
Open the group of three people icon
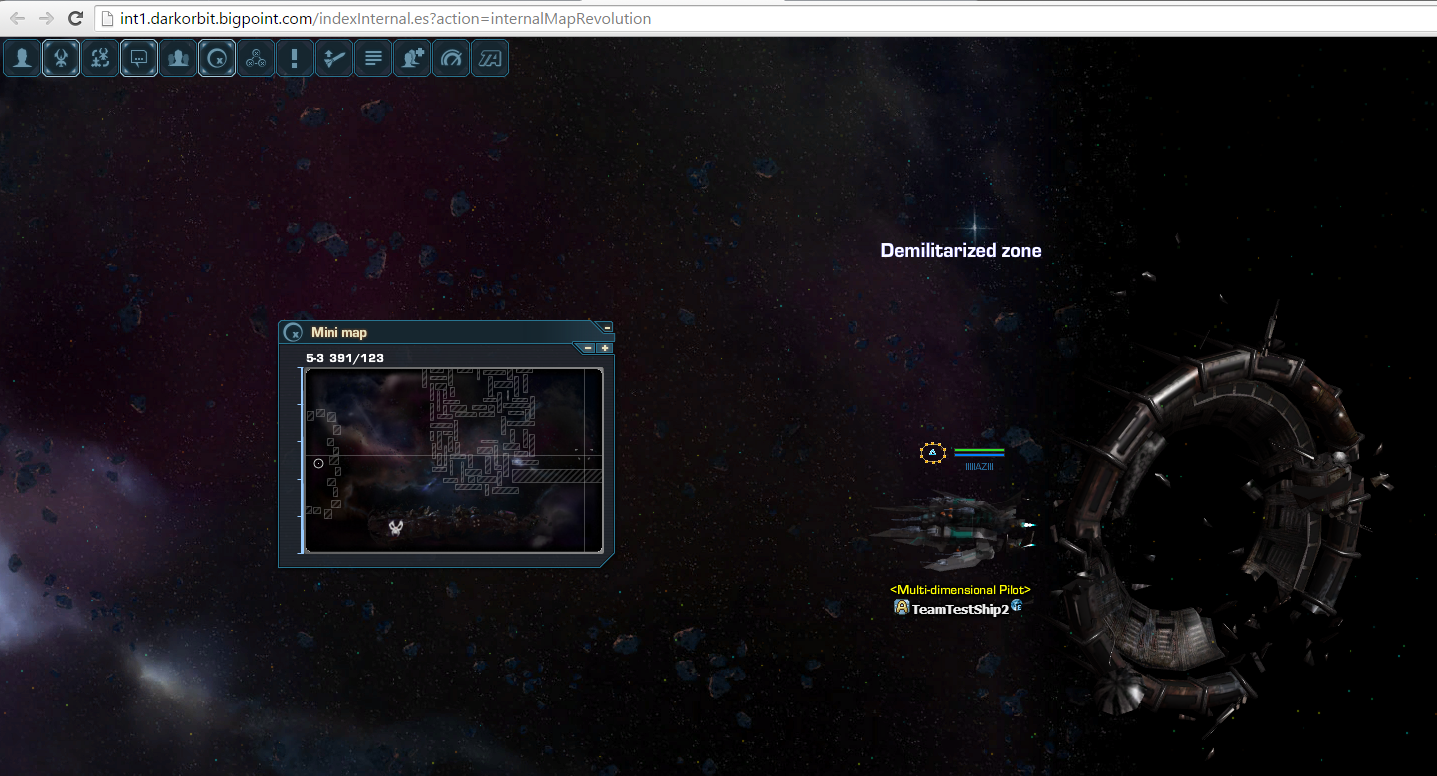tap(178, 58)
